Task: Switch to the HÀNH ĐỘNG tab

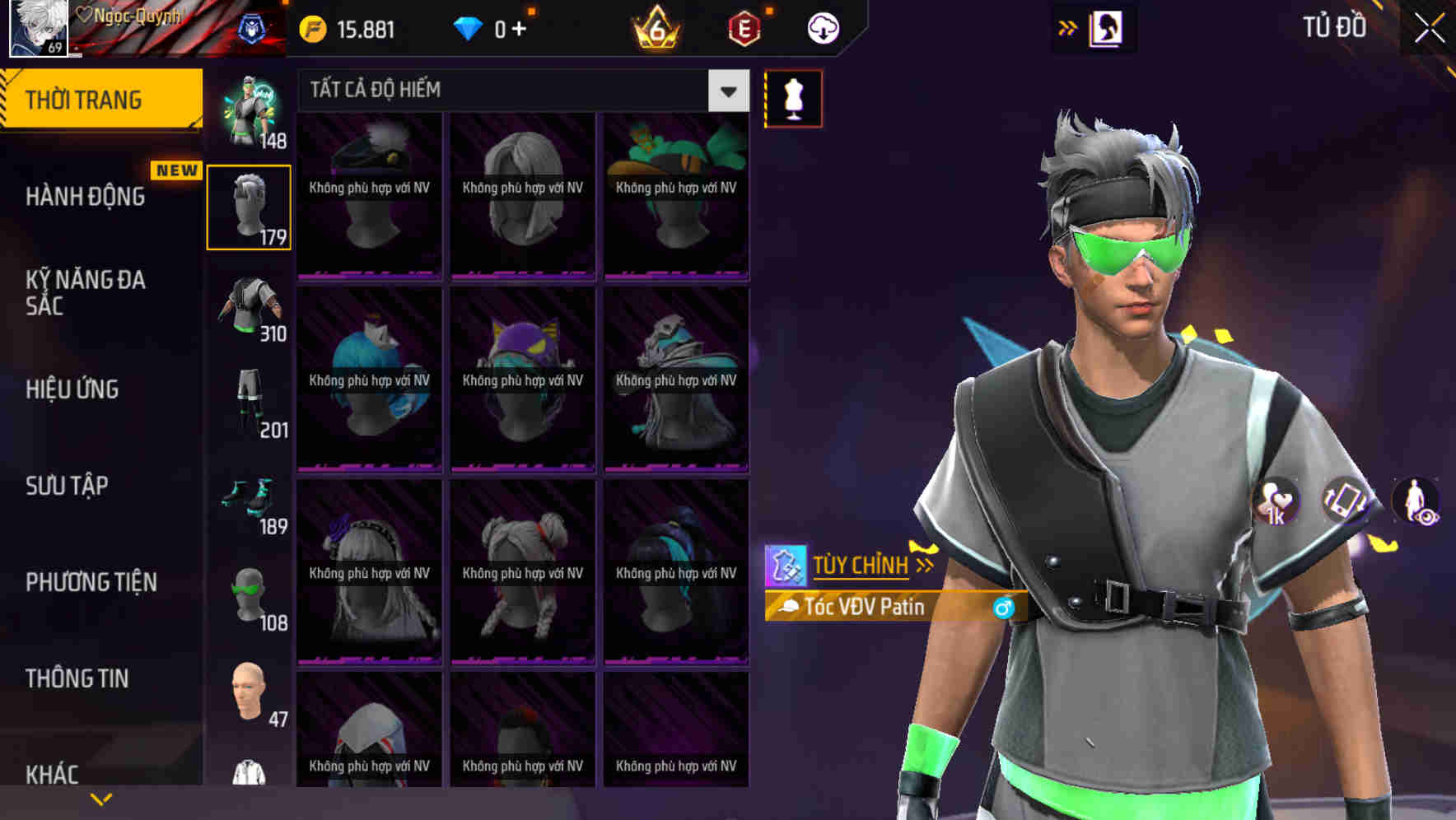Action: click(86, 197)
